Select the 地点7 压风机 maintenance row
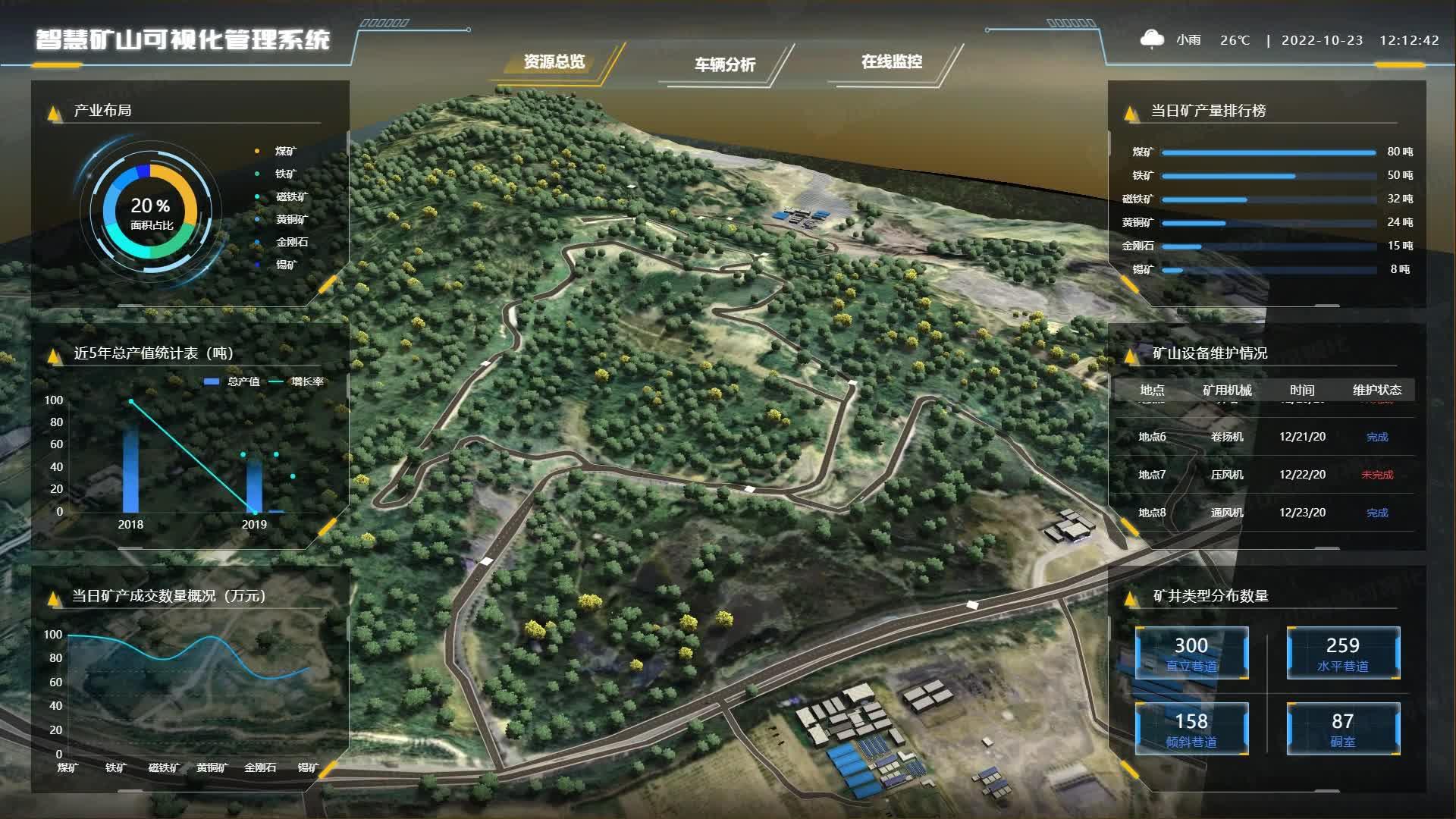Image resolution: width=1456 pixels, height=819 pixels. [1263, 475]
